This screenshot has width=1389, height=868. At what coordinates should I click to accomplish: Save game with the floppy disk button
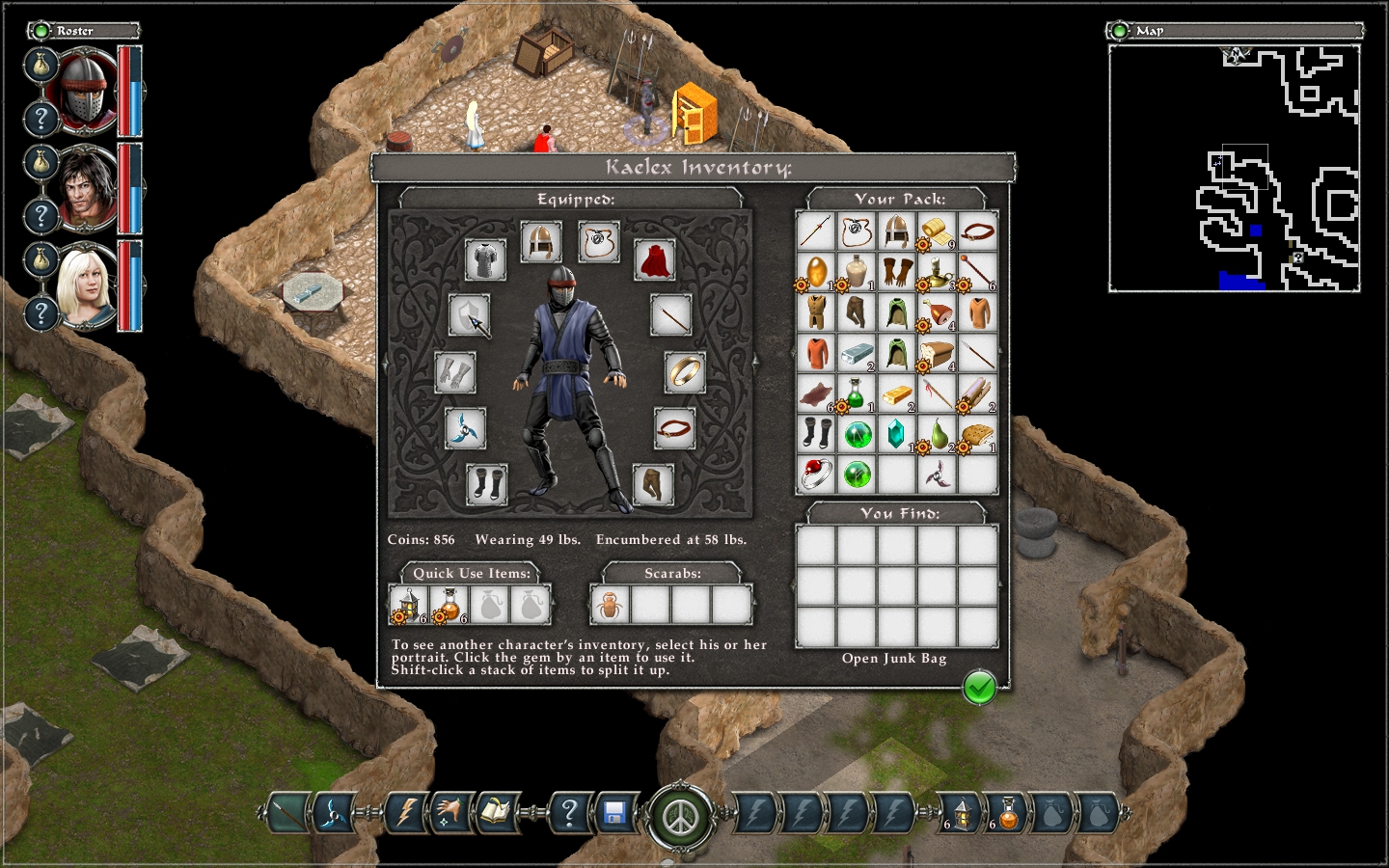point(614,814)
